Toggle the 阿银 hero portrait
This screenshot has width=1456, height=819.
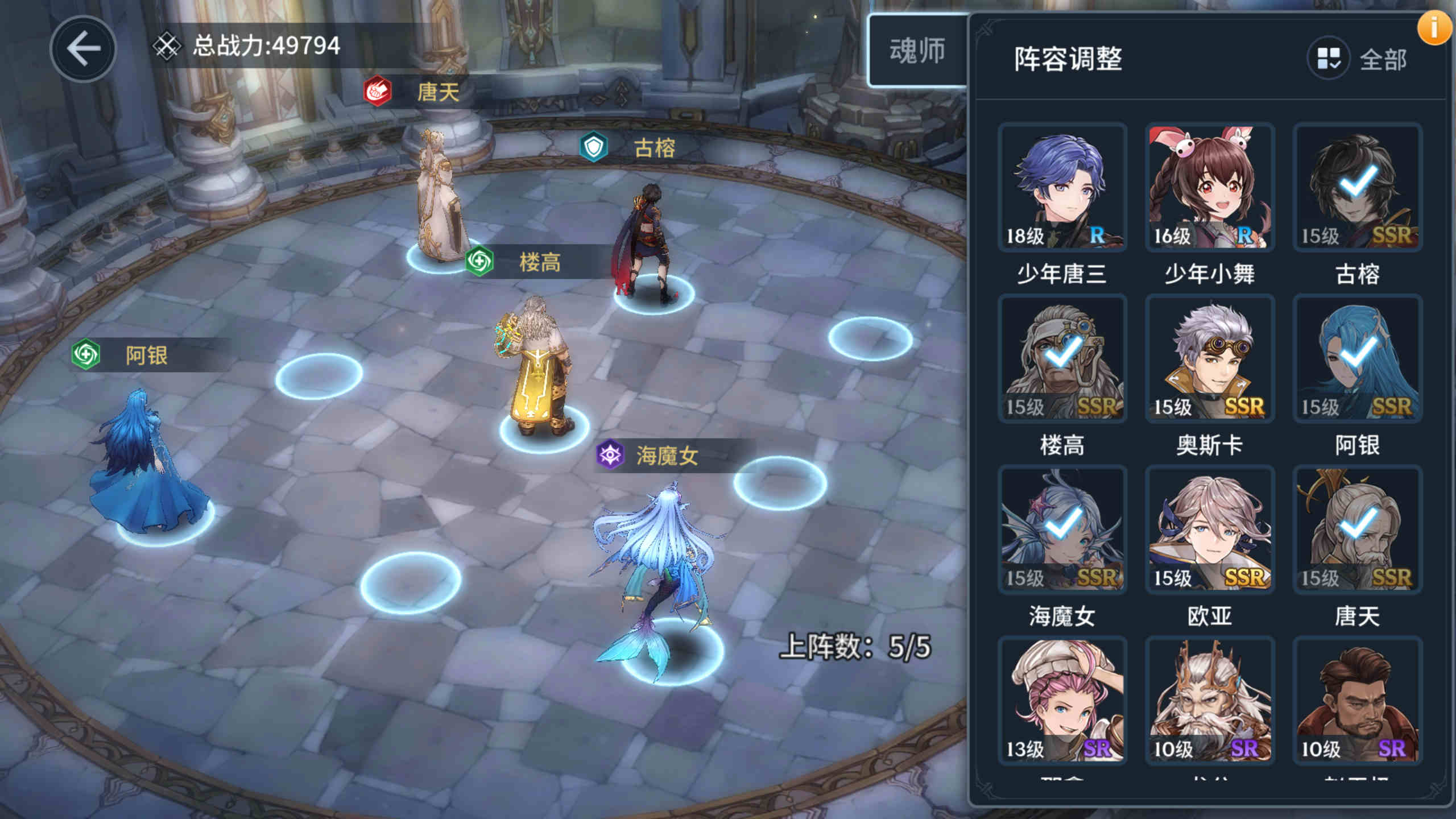(x=1358, y=358)
